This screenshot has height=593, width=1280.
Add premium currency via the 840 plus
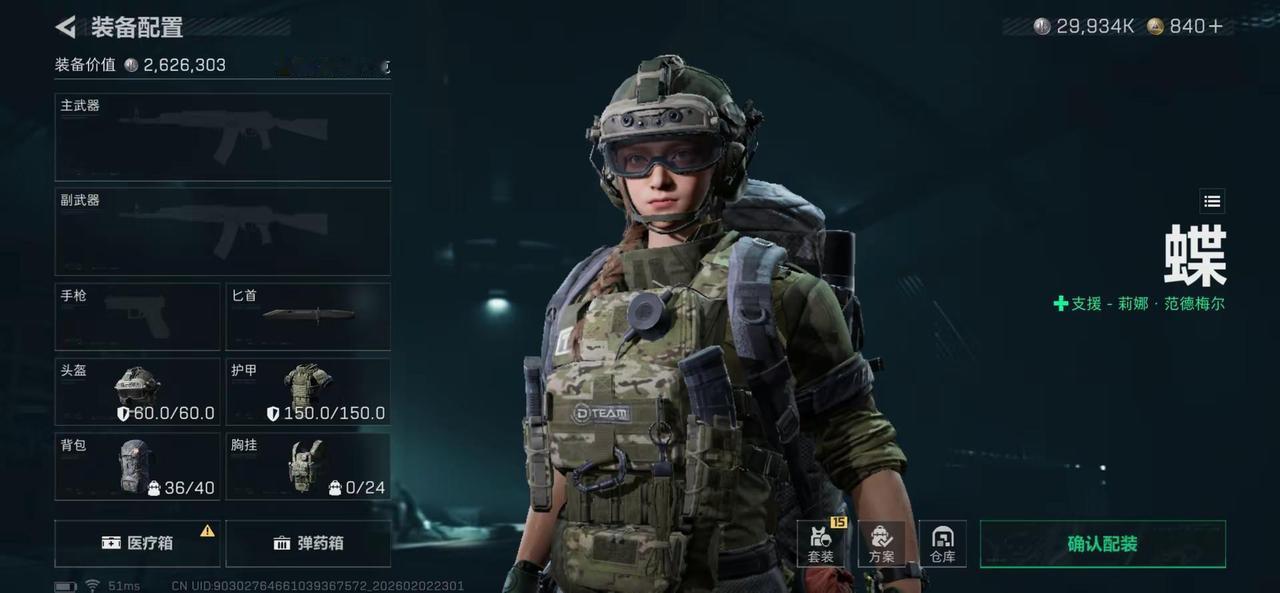coord(1215,27)
